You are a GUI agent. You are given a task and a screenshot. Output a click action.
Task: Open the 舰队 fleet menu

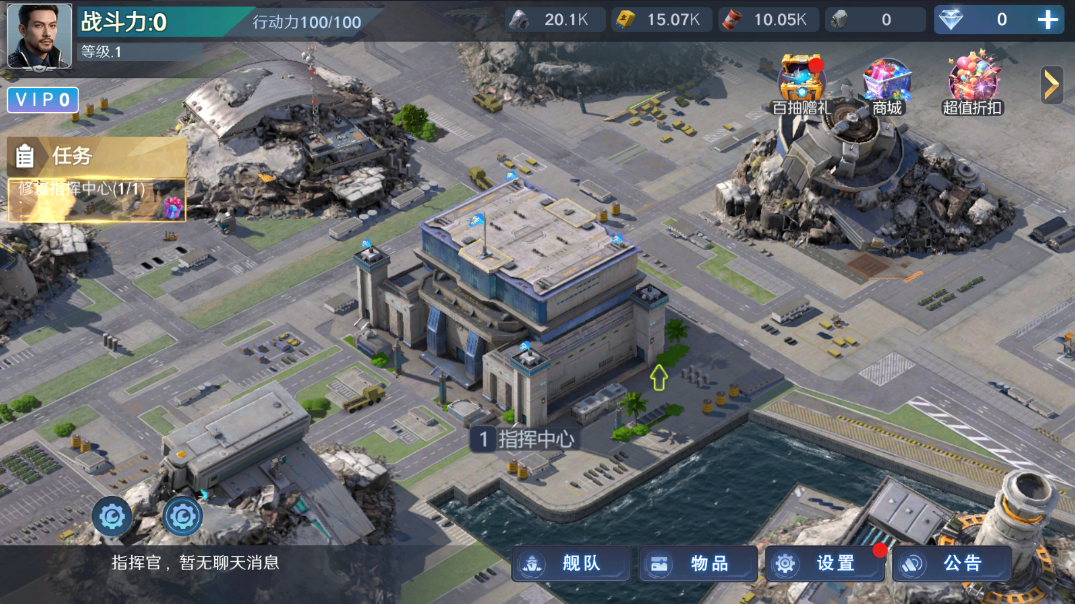pos(572,564)
